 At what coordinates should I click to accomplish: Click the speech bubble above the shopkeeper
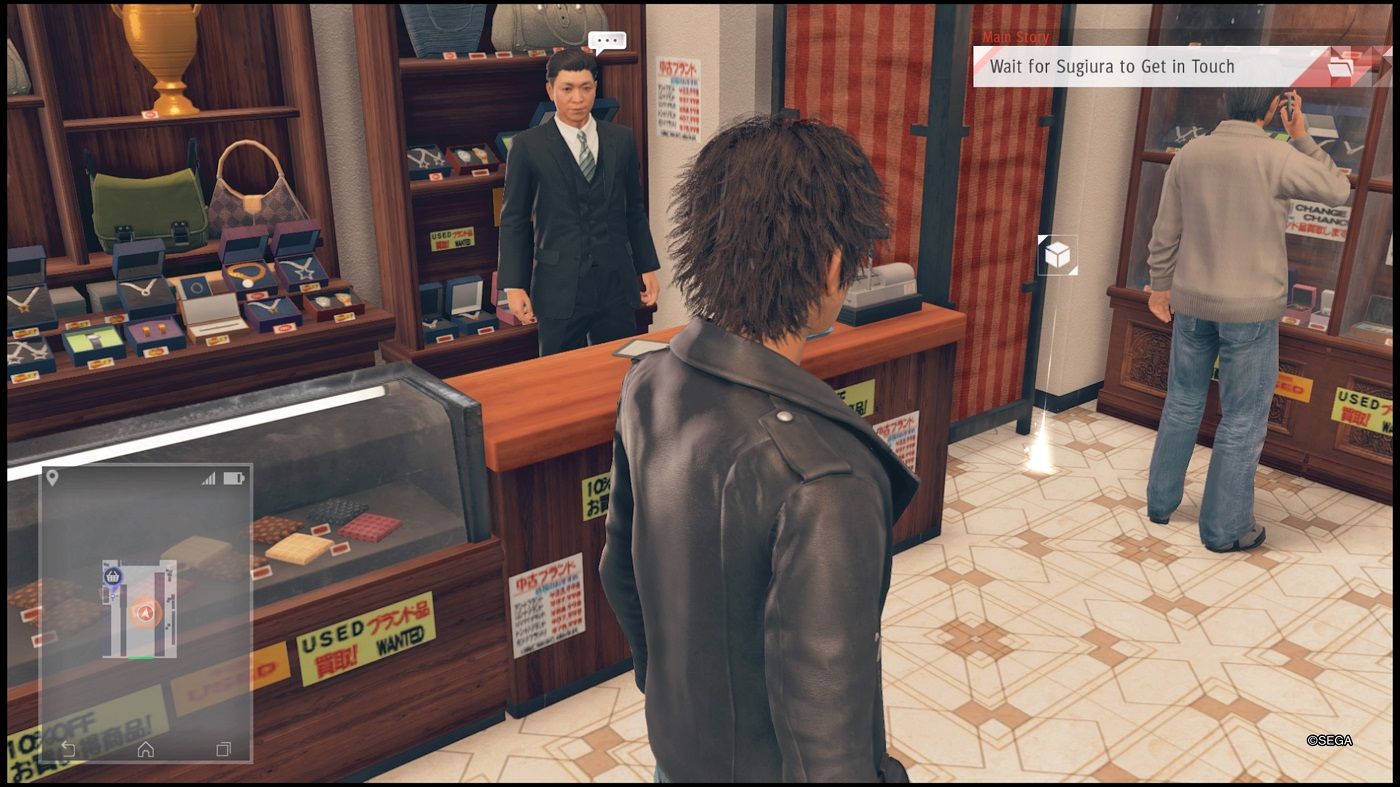pyautogui.click(x=607, y=41)
